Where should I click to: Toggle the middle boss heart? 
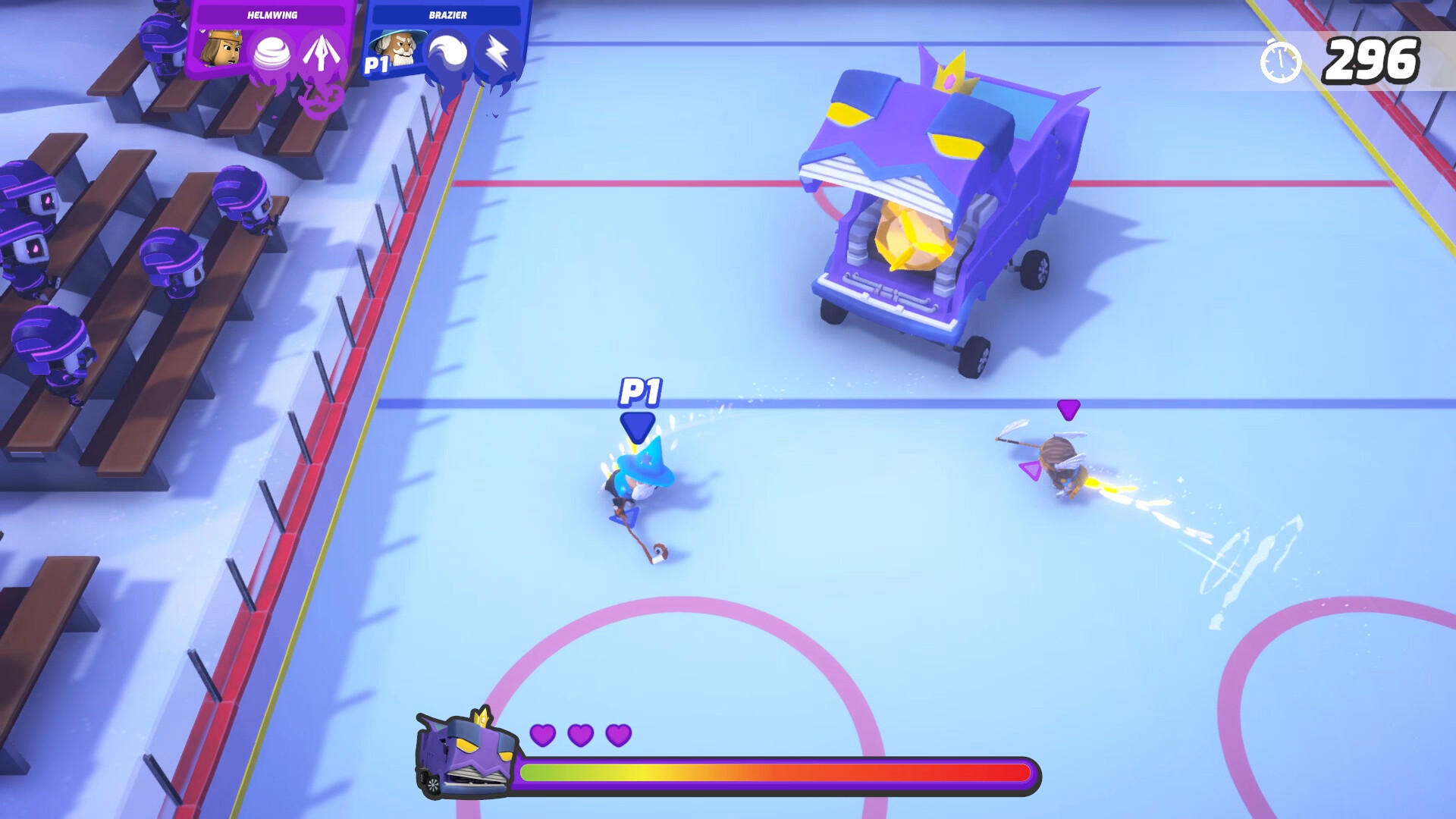pos(582,735)
